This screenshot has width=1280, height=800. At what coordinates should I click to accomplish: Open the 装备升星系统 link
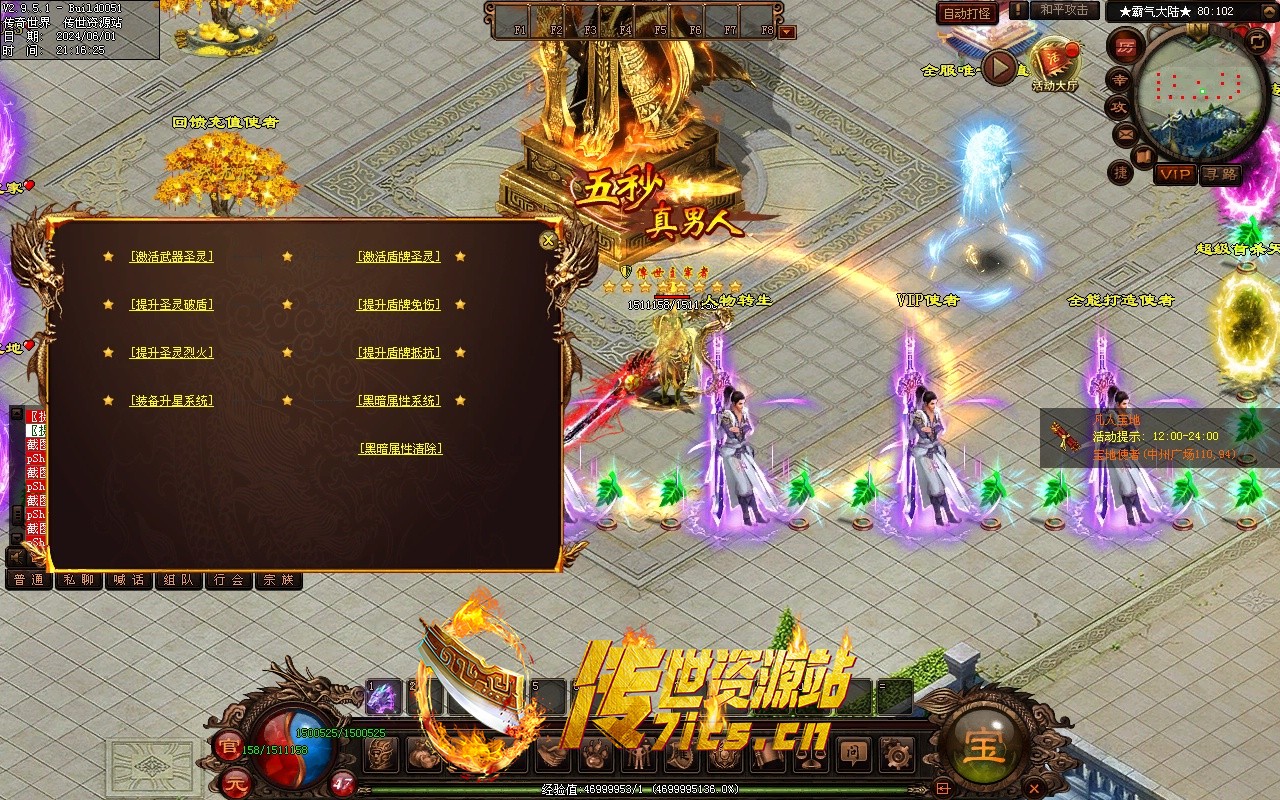171,401
